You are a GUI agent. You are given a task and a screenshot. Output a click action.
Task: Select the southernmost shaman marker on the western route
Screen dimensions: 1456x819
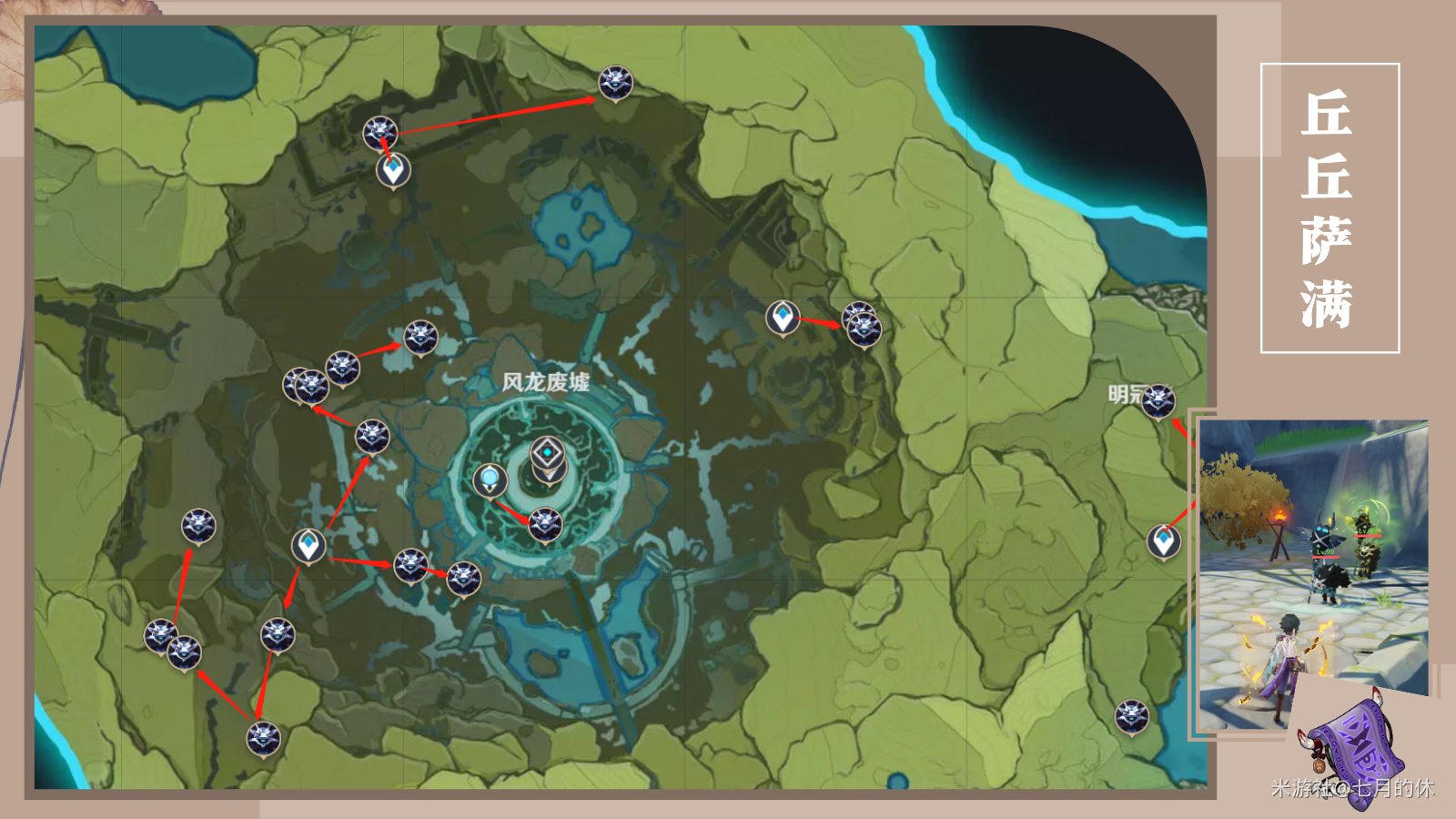pos(263,738)
